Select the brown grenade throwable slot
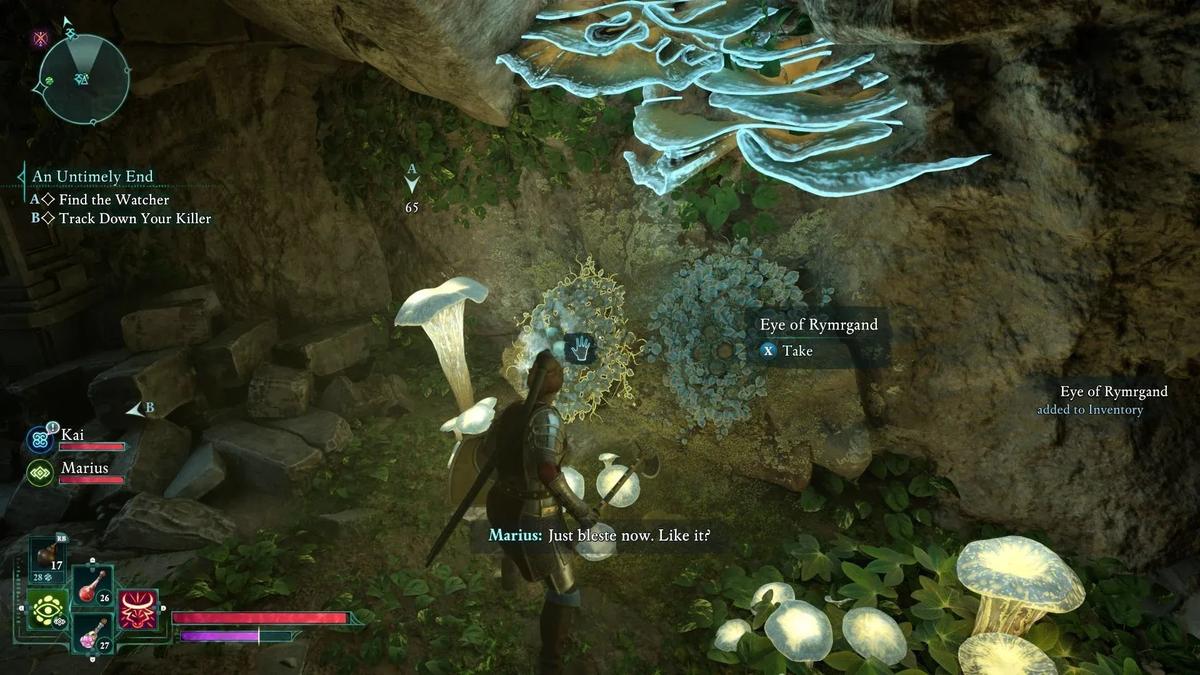 47,554
